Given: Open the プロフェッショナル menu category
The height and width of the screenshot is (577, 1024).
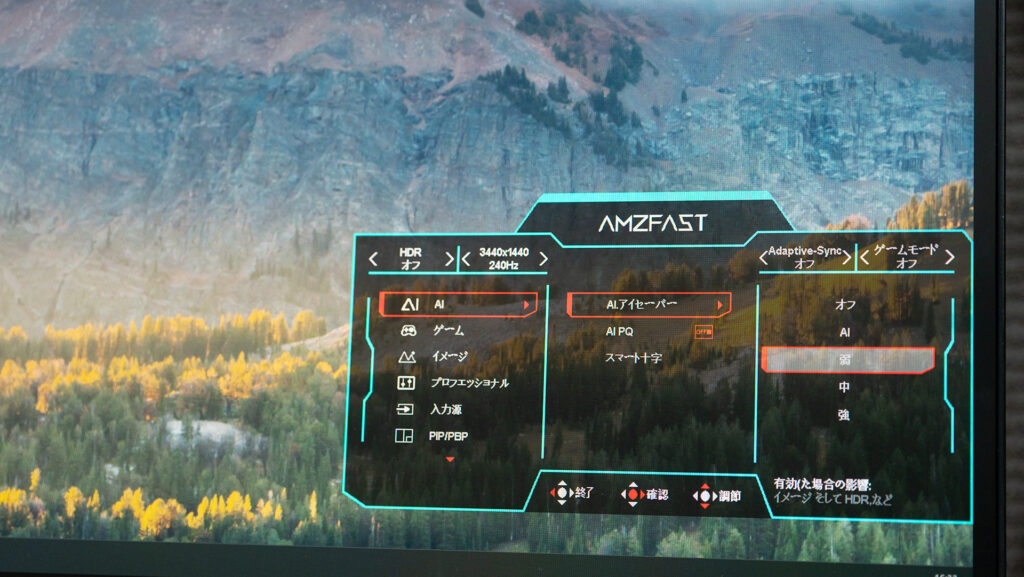Looking at the screenshot, I should [469, 383].
